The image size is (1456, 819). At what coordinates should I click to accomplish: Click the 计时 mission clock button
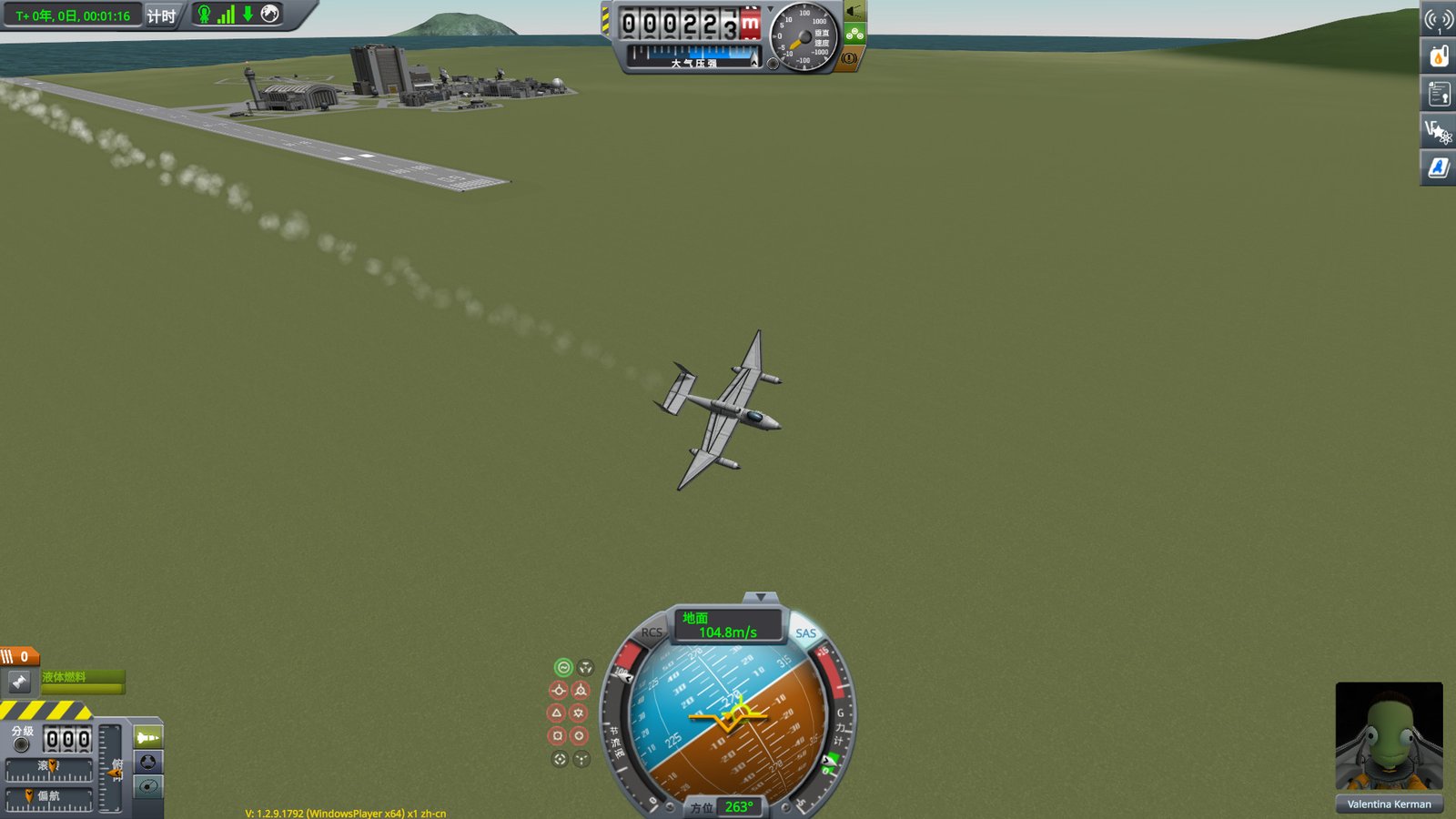pos(162,14)
